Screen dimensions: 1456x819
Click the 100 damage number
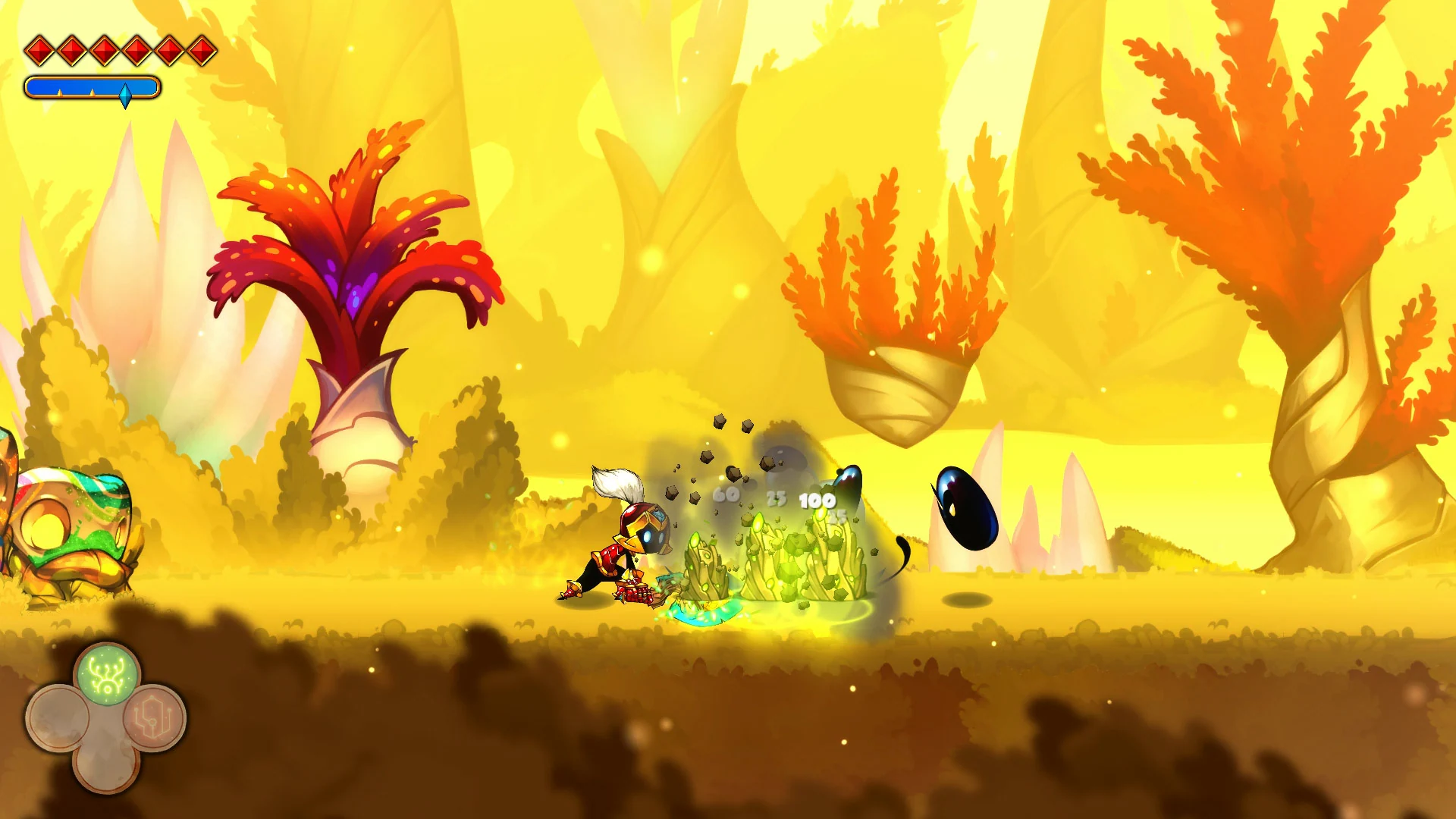[x=817, y=500]
